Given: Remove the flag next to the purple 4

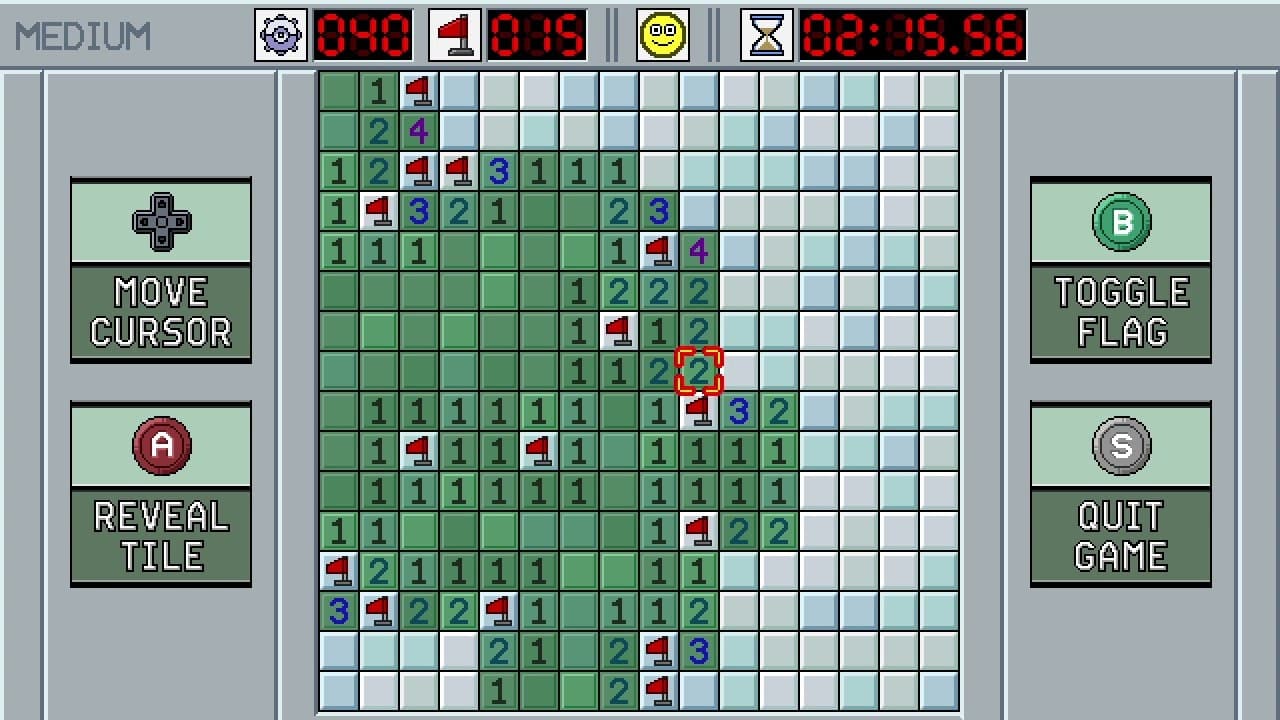Looking at the screenshot, I should [659, 251].
